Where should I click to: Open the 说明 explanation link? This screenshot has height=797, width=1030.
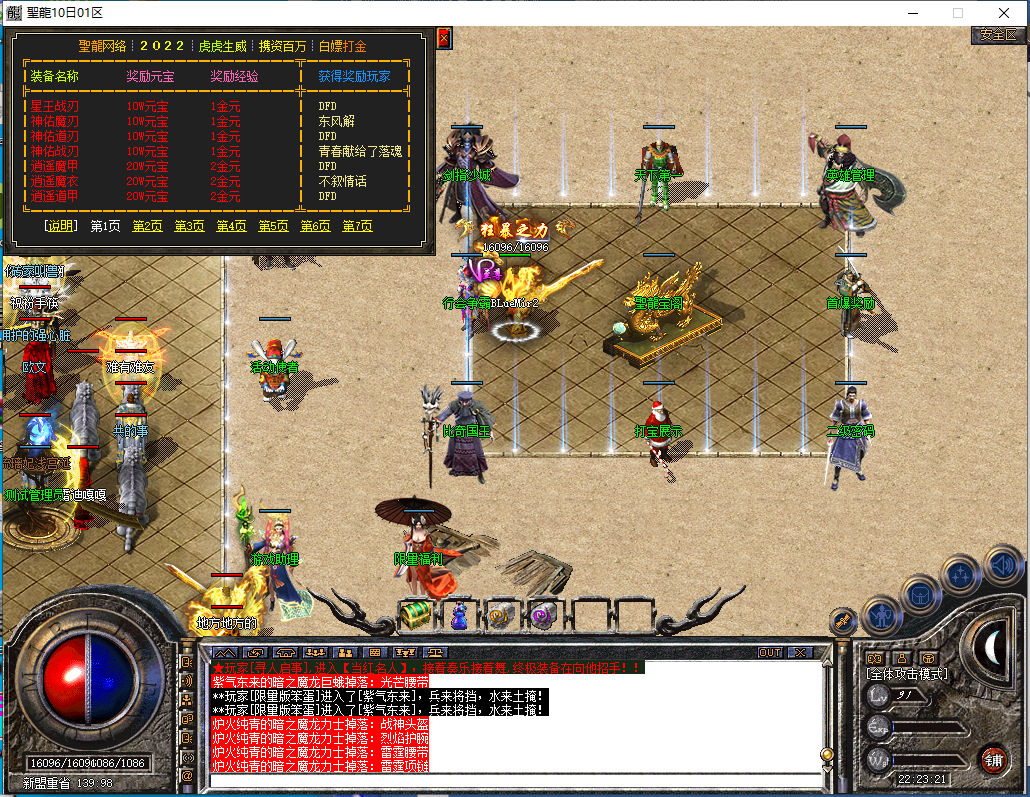click(60, 226)
